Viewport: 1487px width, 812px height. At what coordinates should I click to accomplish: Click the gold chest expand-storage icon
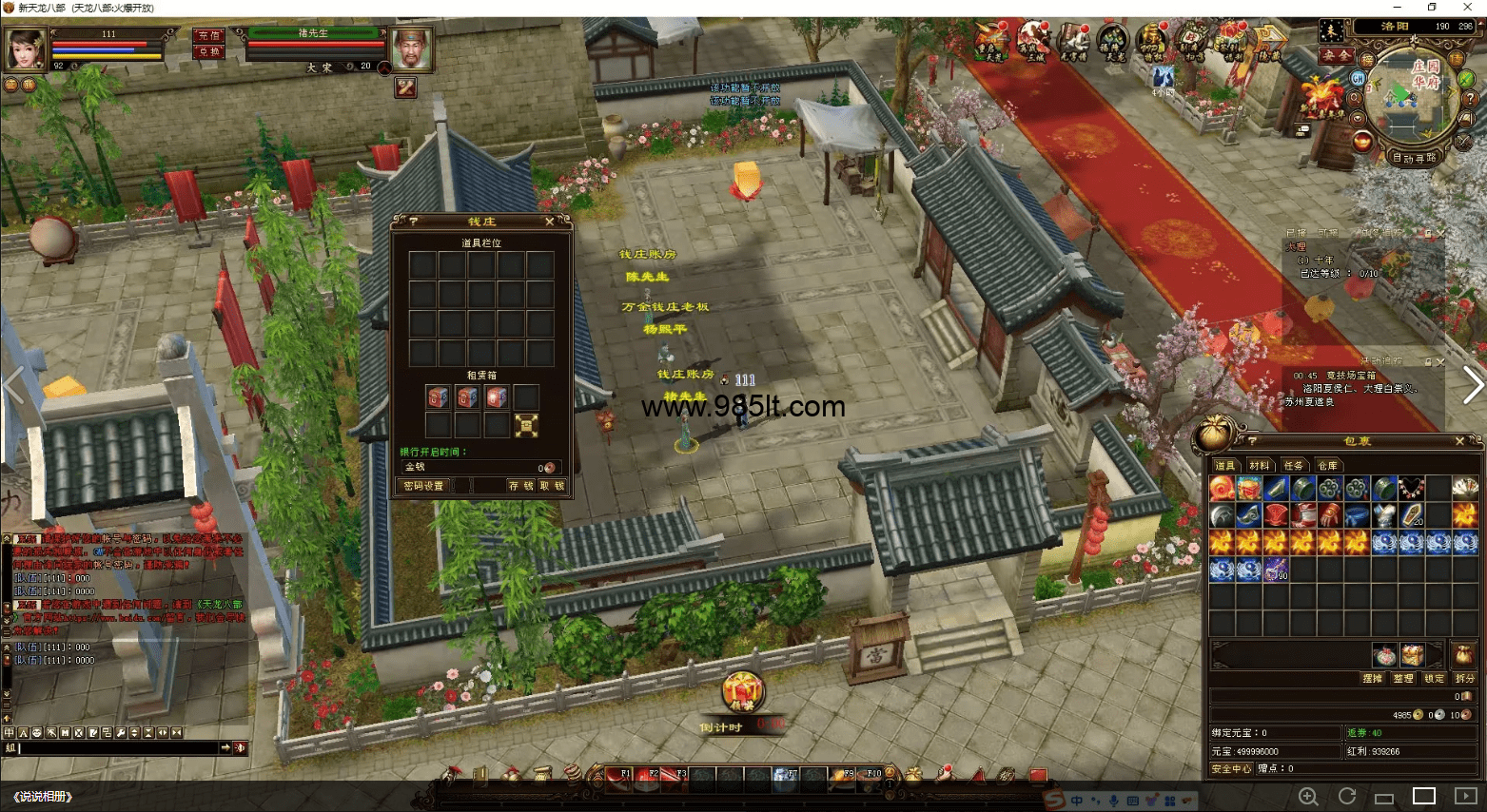point(526,425)
